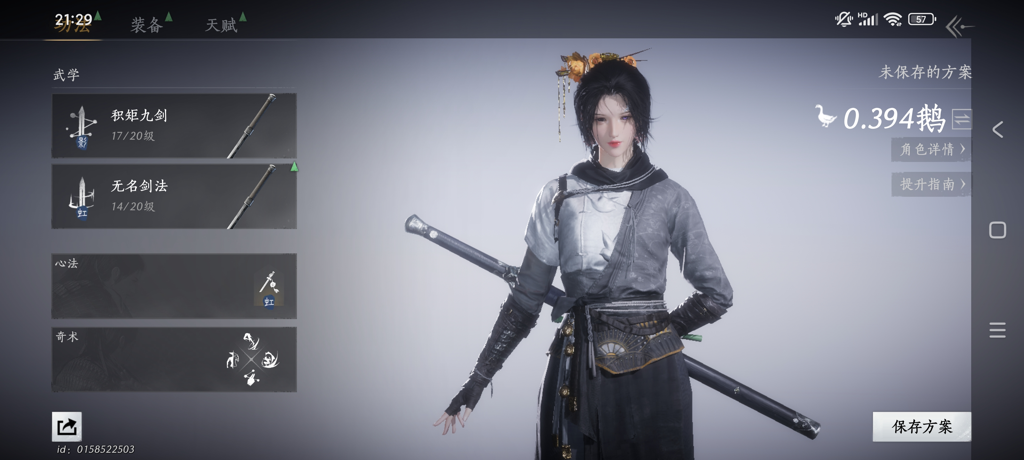View 角色详情 character details
Viewport: 1024px width, 460px height.
(931, 149)
